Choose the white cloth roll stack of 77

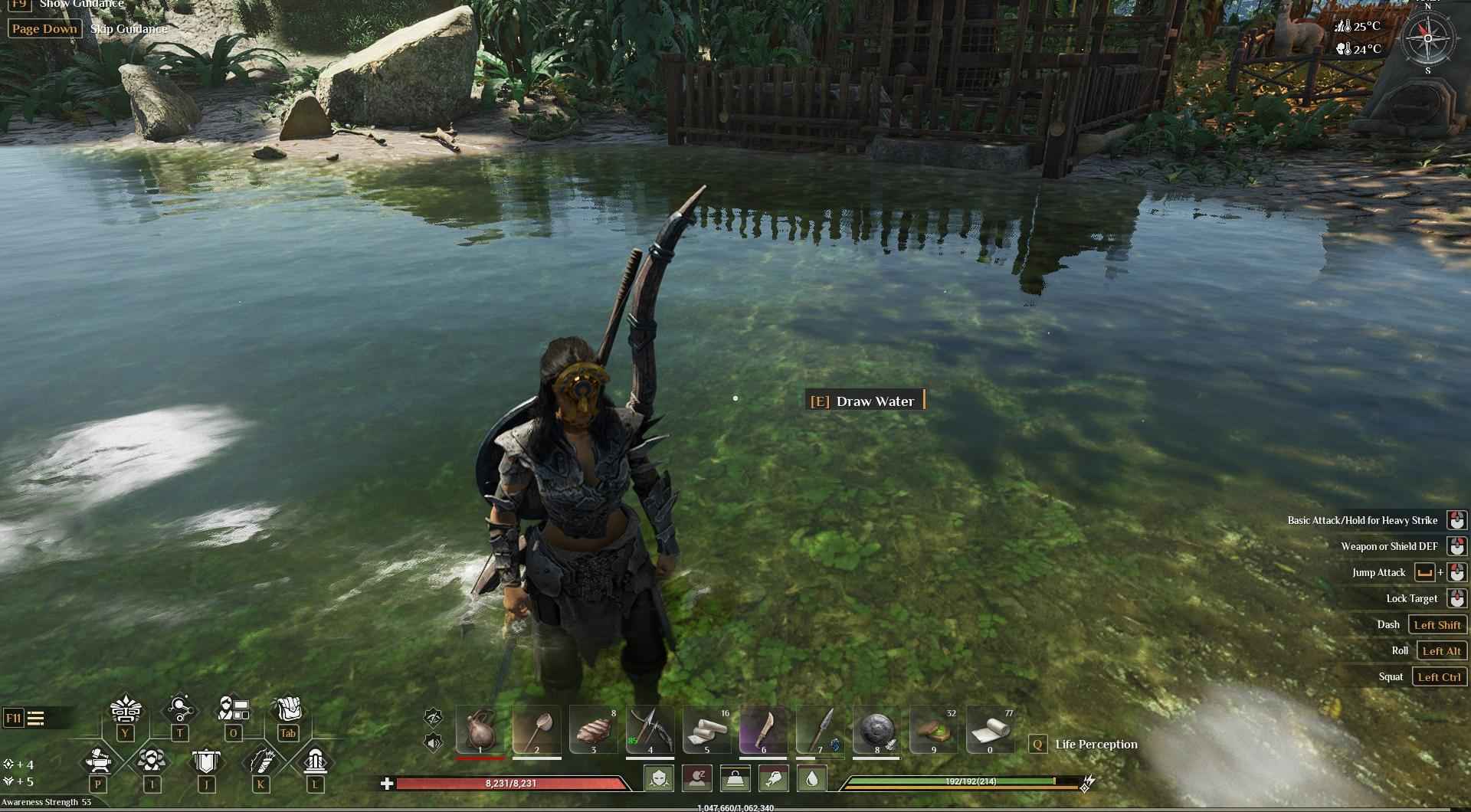pyautogui.click(x=990, y=729)
